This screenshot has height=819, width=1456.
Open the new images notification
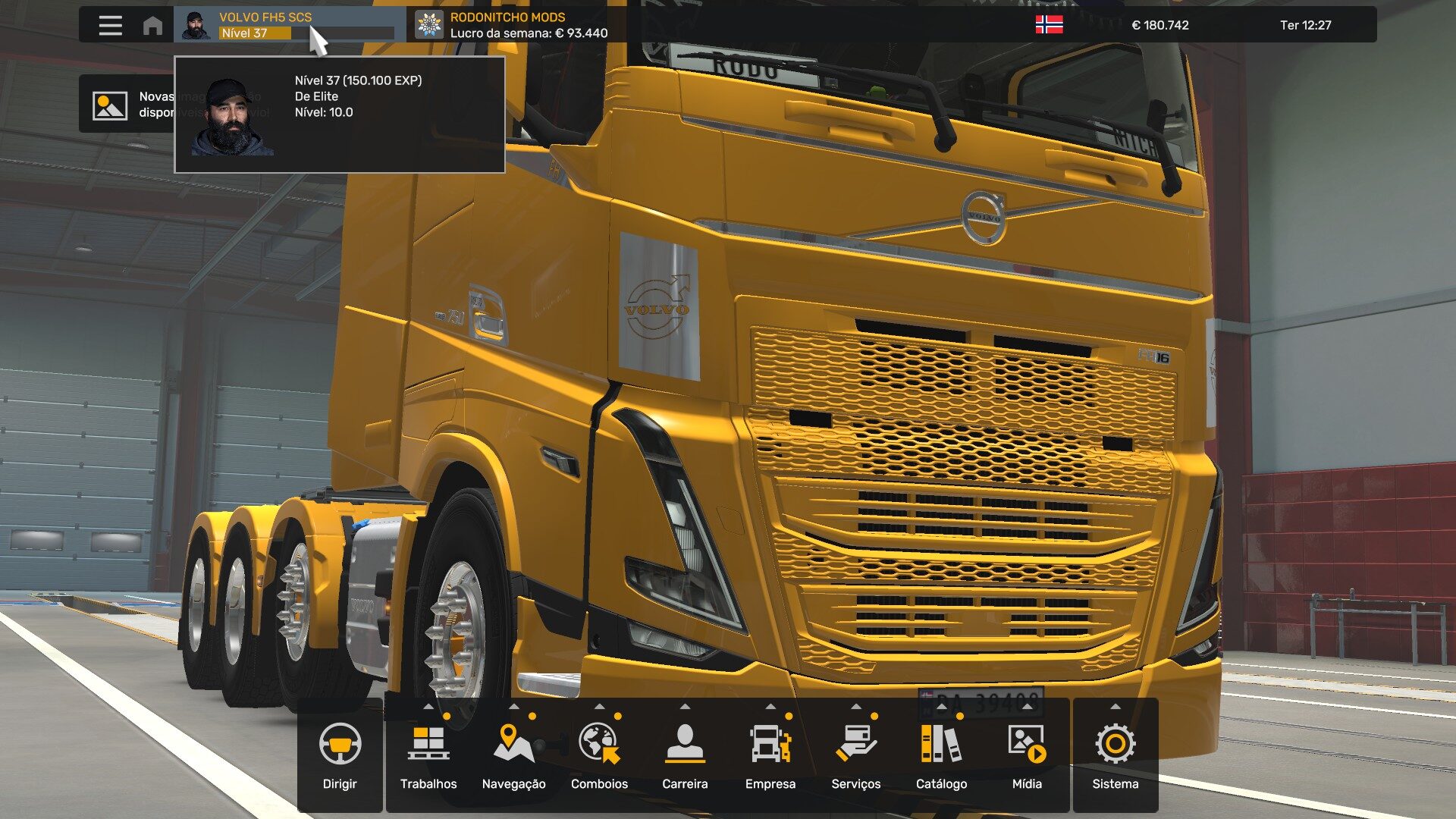[x=125, y=105]
